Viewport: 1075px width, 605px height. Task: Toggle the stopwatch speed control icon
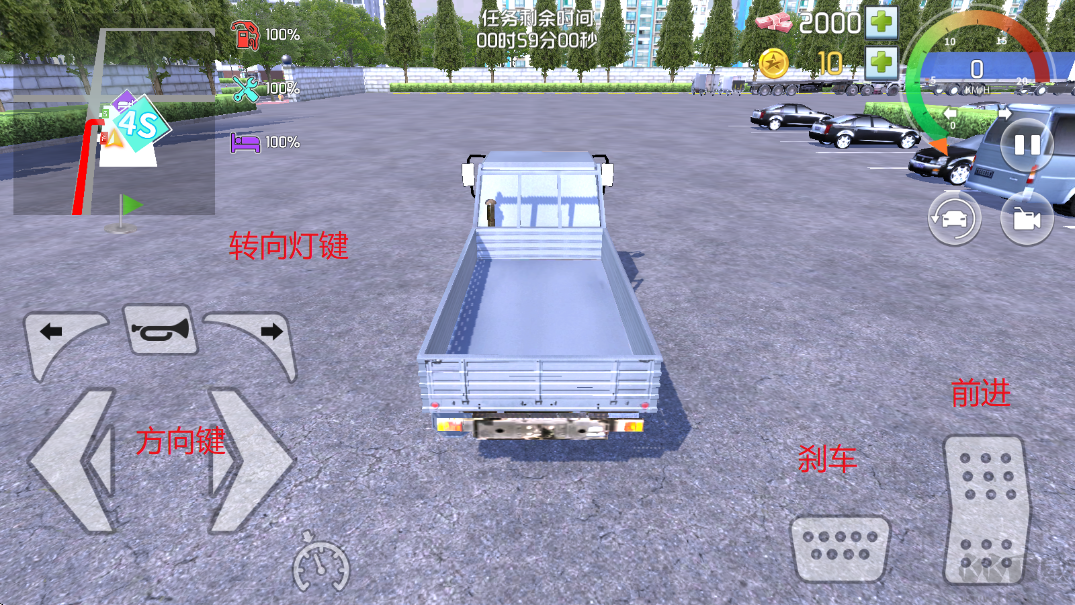tap(321, 567)
